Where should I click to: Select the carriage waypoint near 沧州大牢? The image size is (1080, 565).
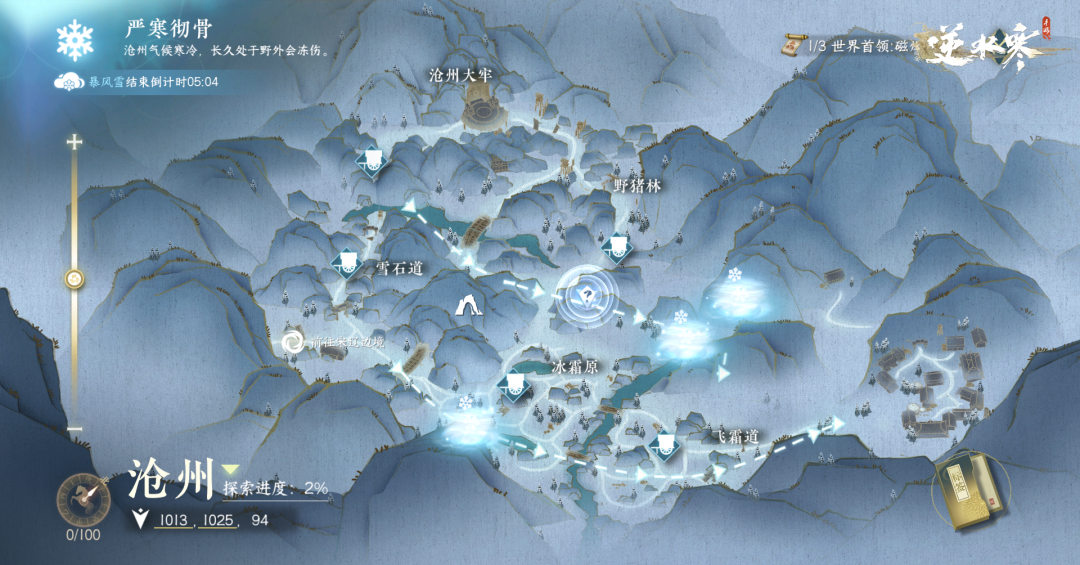click(x=372, y=161)
